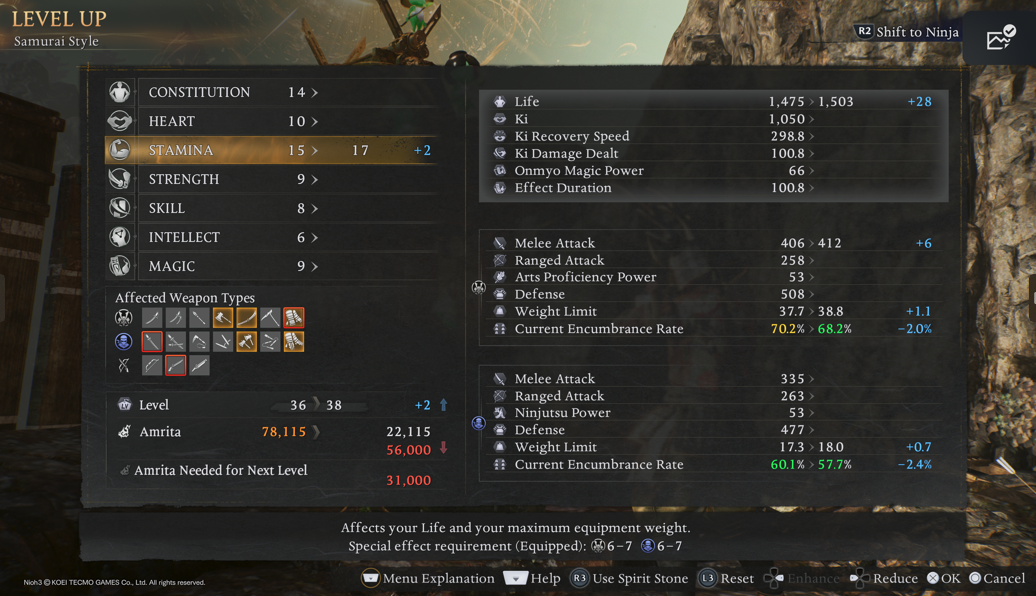Select the Strength stat row
Viewport: 1036px width, 596px height.
click(x=270, y=179)
